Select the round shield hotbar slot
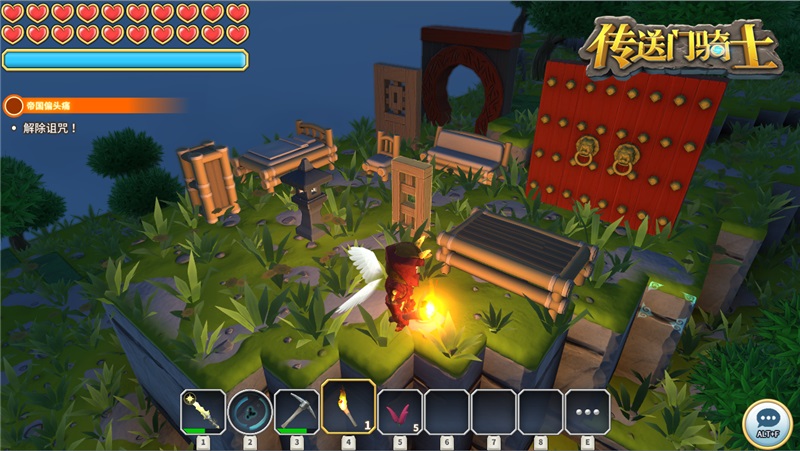Image resolution: width=800 pixels, height=451 pixels. point(250,411)
